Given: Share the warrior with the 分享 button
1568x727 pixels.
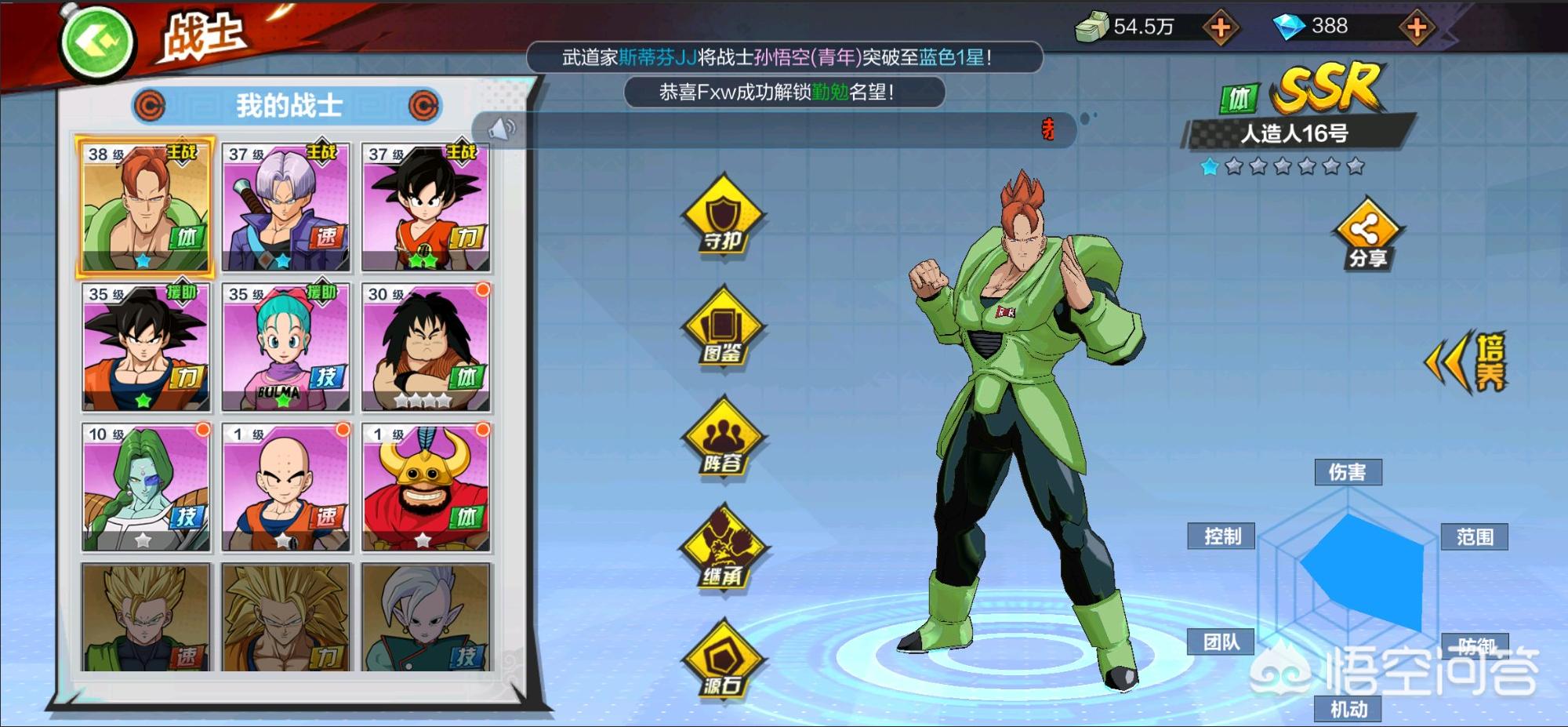Looking at the screenshot, I should [1367, 235].
